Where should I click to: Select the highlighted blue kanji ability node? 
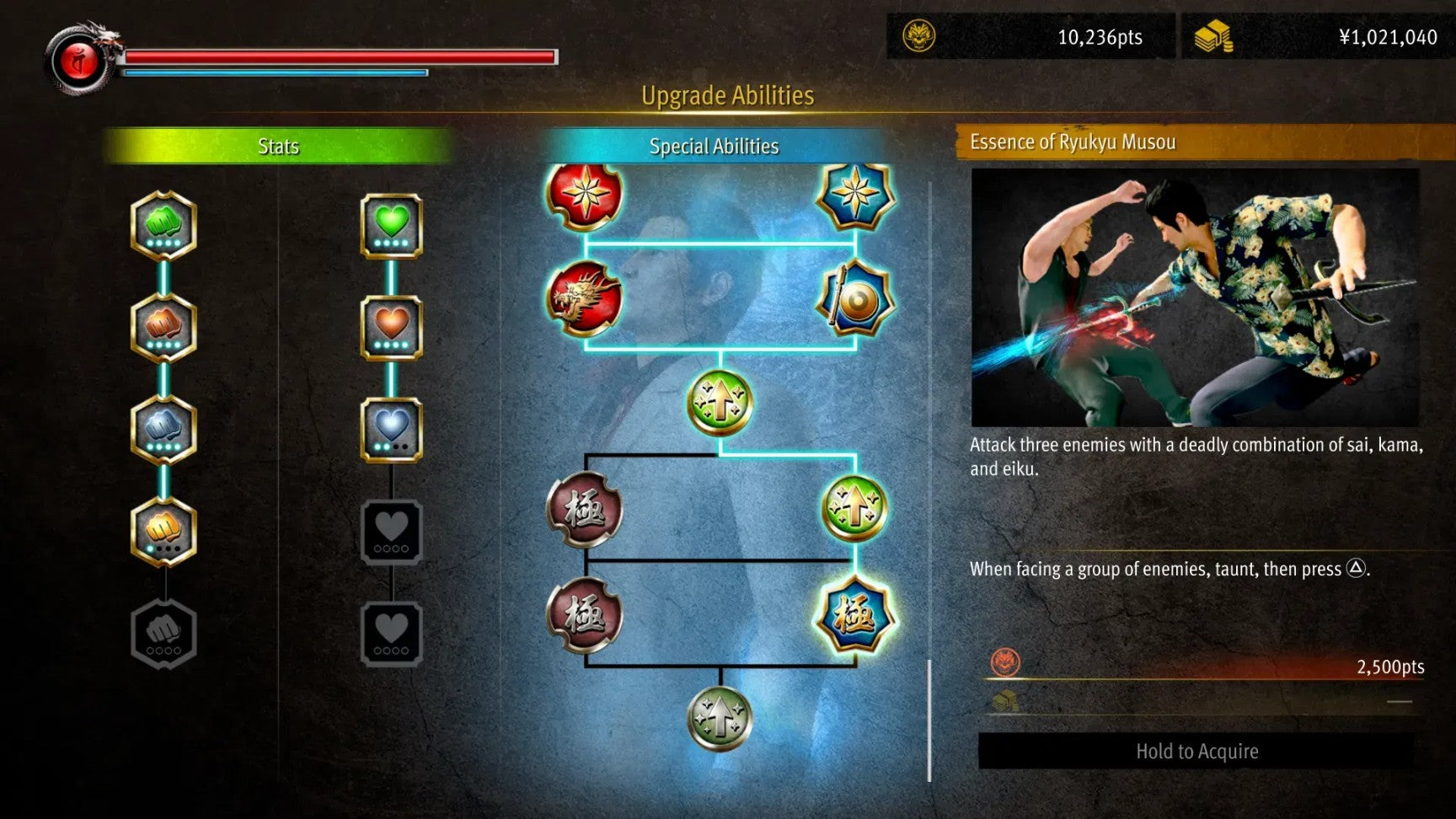(x=855, y=616)
